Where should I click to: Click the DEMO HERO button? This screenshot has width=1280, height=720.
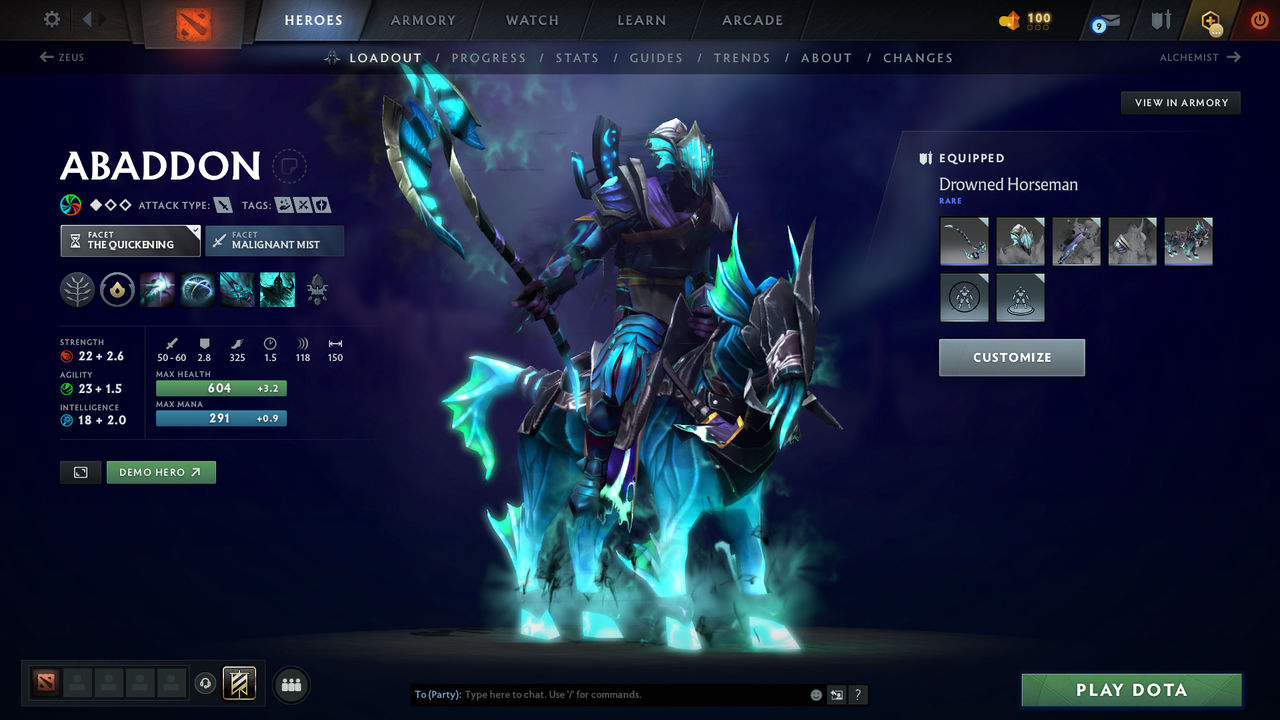161,471
